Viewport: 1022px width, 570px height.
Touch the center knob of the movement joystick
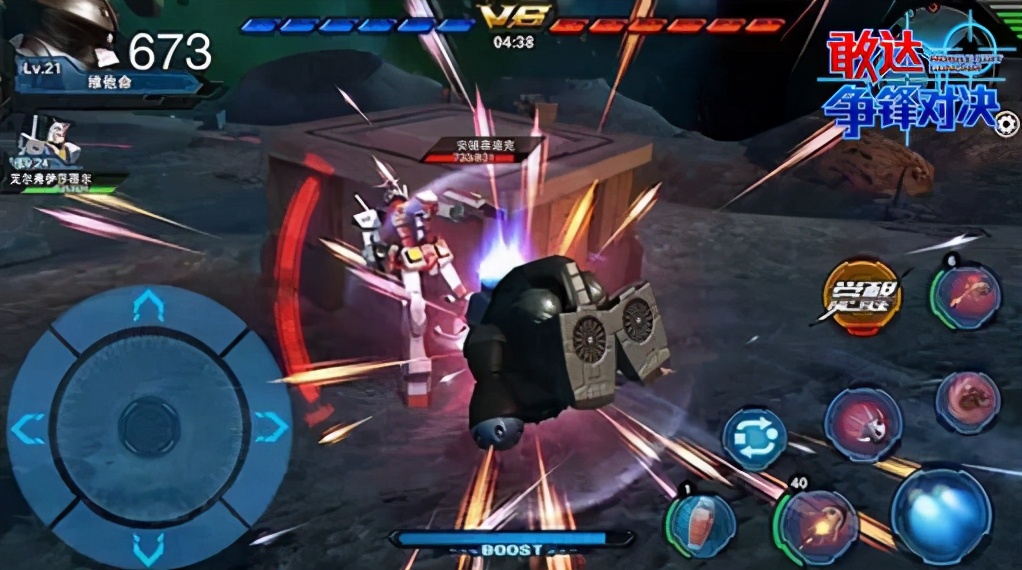pyautogui.click(x=149, y=428)
